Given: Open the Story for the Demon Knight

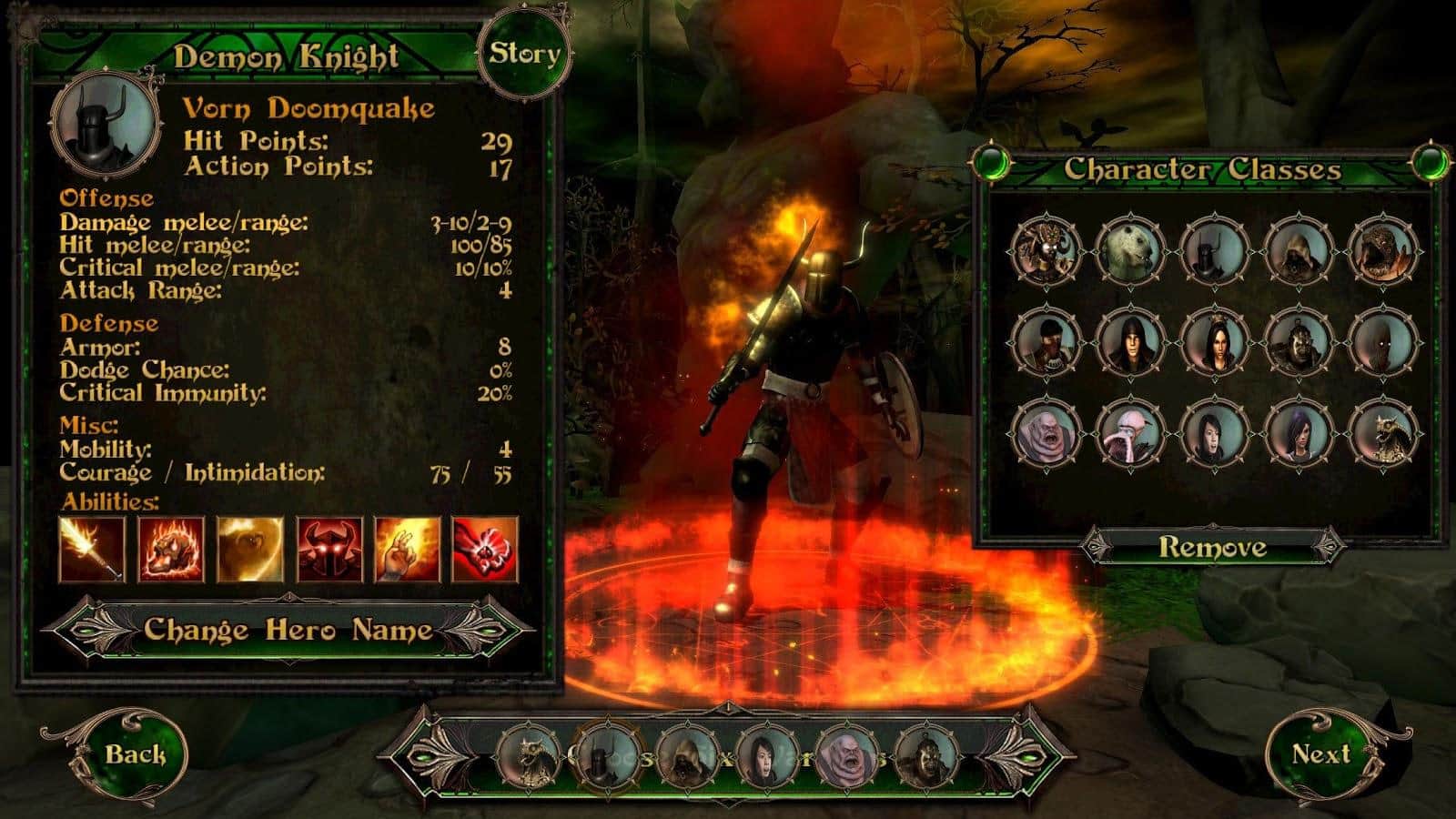Looking at the screenshot, I should [x=523, y=53].
